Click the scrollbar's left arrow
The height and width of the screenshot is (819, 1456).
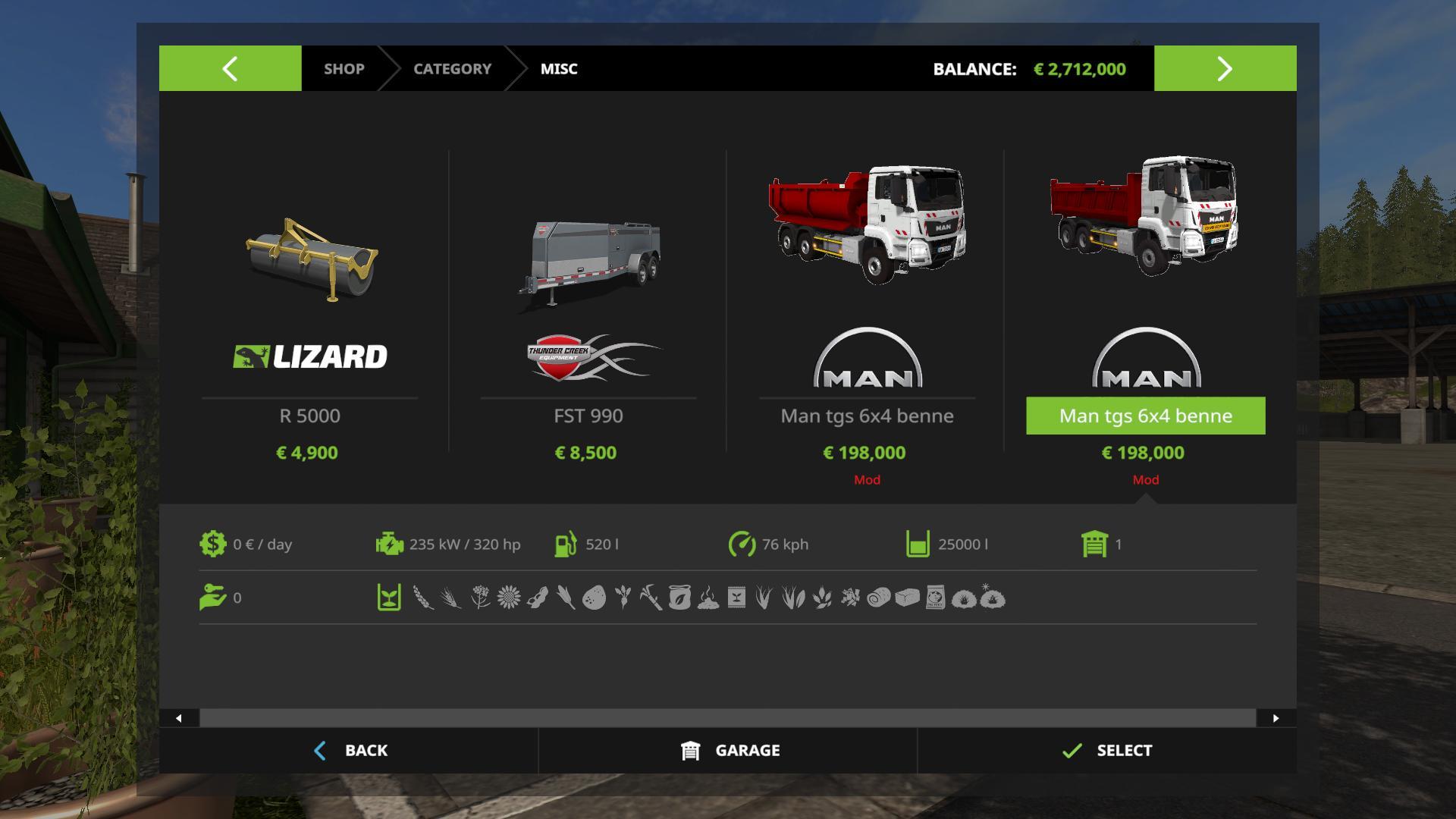point(179,718)
